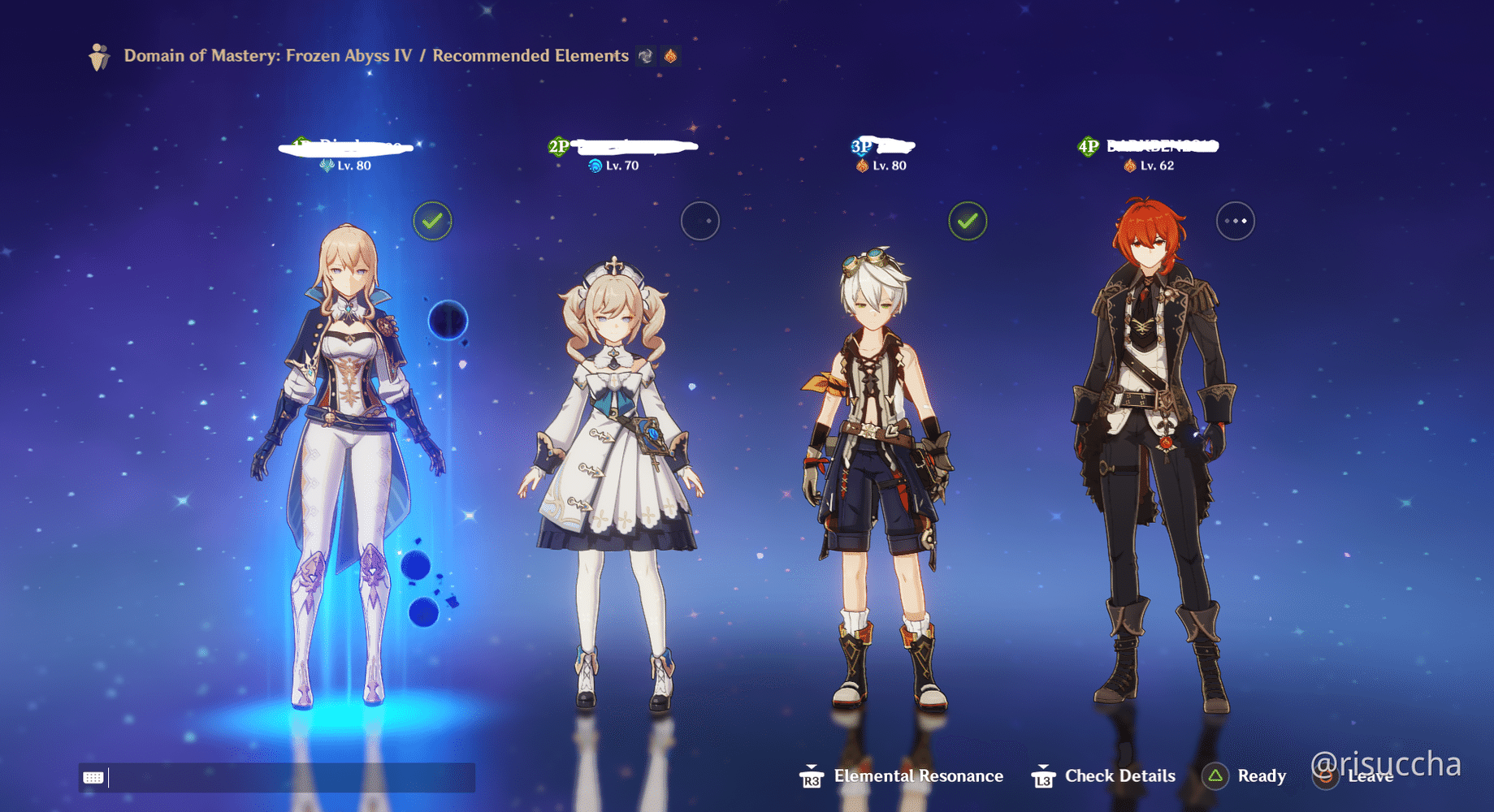
Task: Expand the chevron above the Check Details icon
Action: click(x=1044, y=767)
